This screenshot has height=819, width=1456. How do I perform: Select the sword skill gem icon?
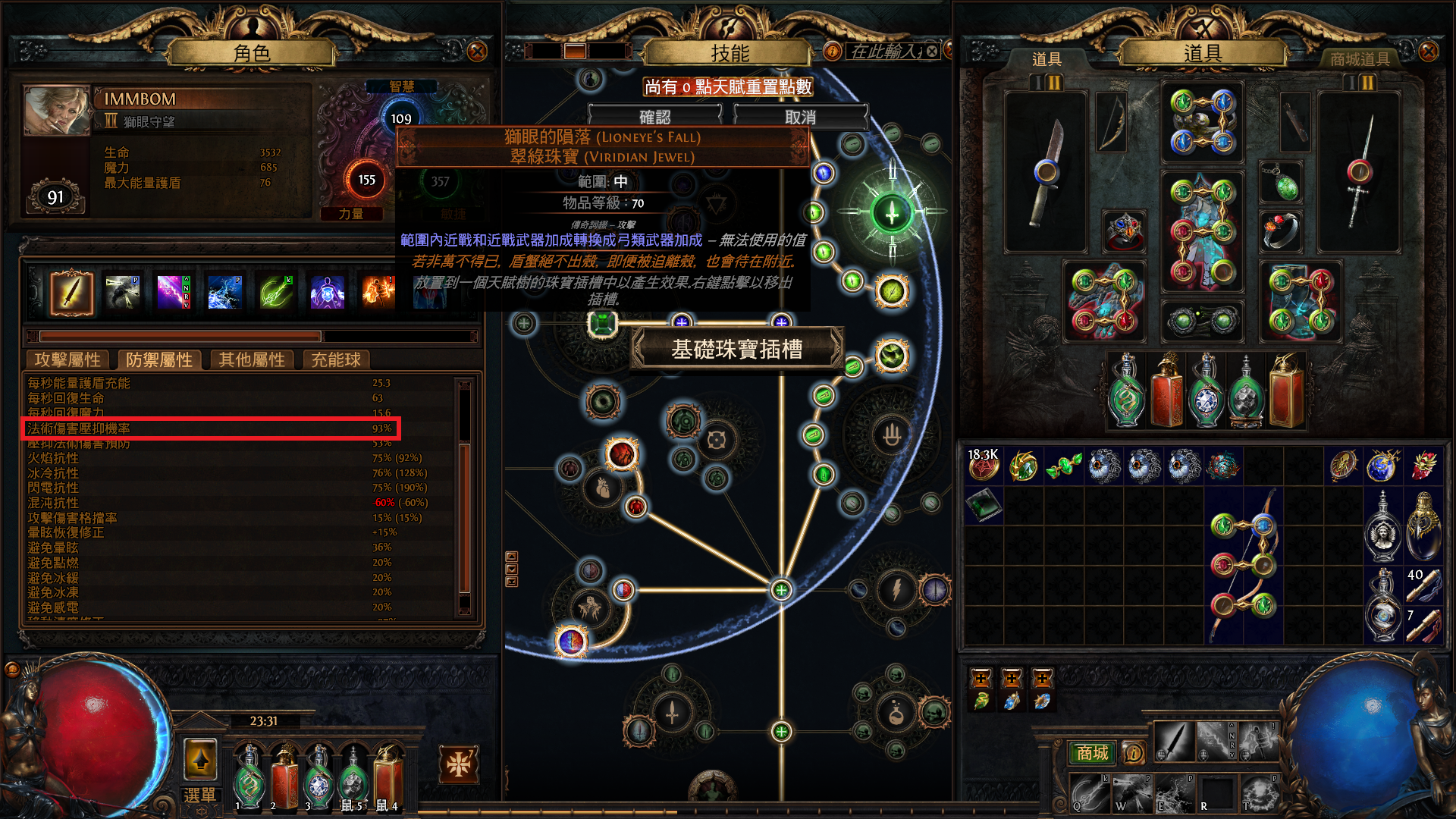click(x=71, y=291)
